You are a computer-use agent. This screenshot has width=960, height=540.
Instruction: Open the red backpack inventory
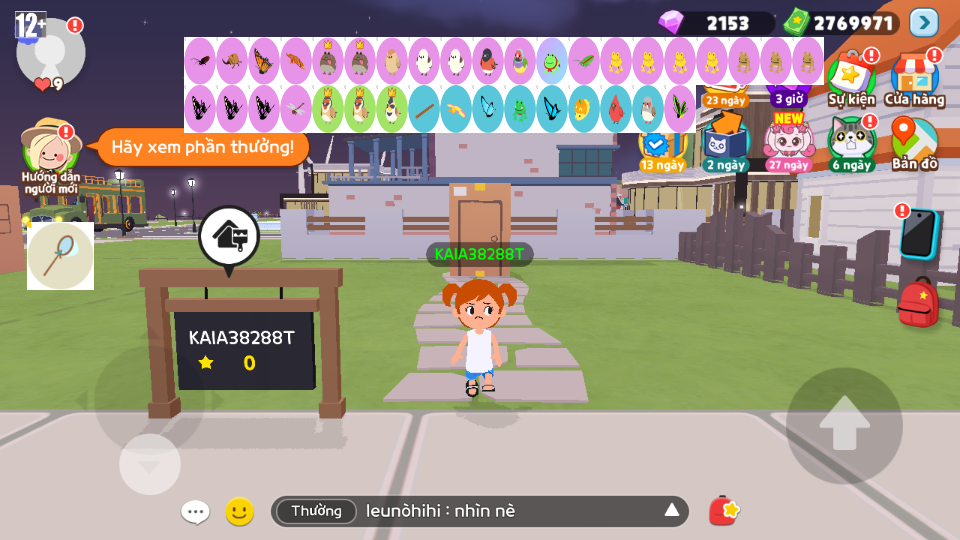coord(918,302)
